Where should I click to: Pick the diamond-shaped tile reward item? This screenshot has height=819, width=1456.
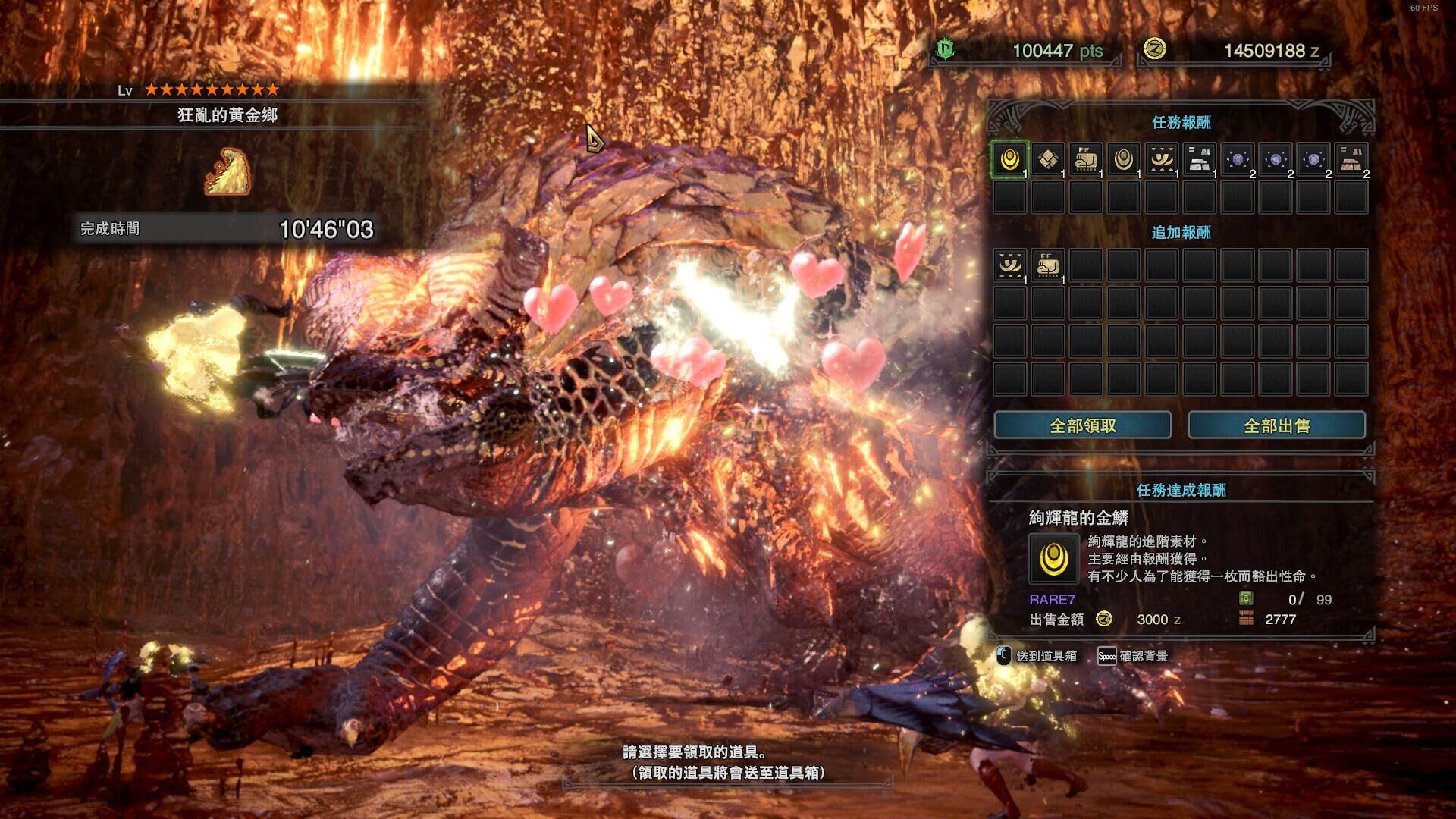1047,159
